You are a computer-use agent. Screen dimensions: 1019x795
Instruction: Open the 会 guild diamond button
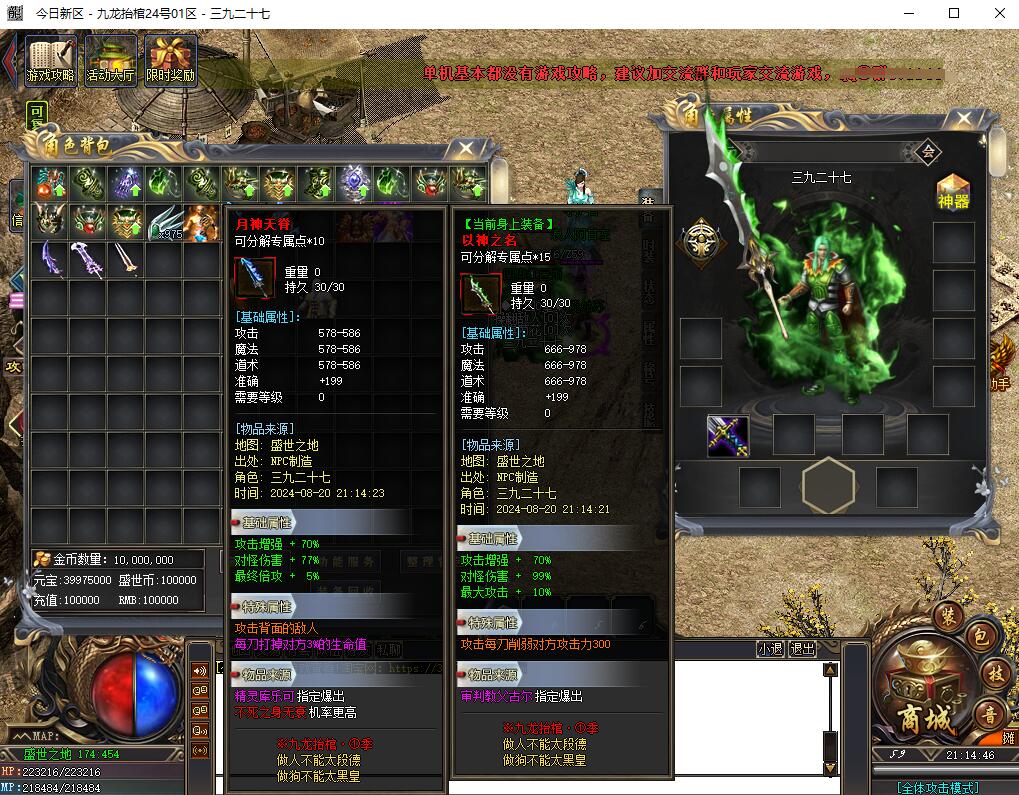pos(927,152)
